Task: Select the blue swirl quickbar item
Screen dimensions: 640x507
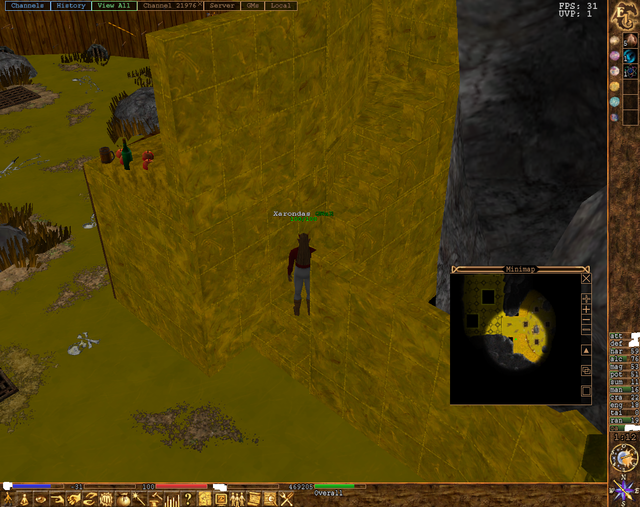Action: [631, 72]
